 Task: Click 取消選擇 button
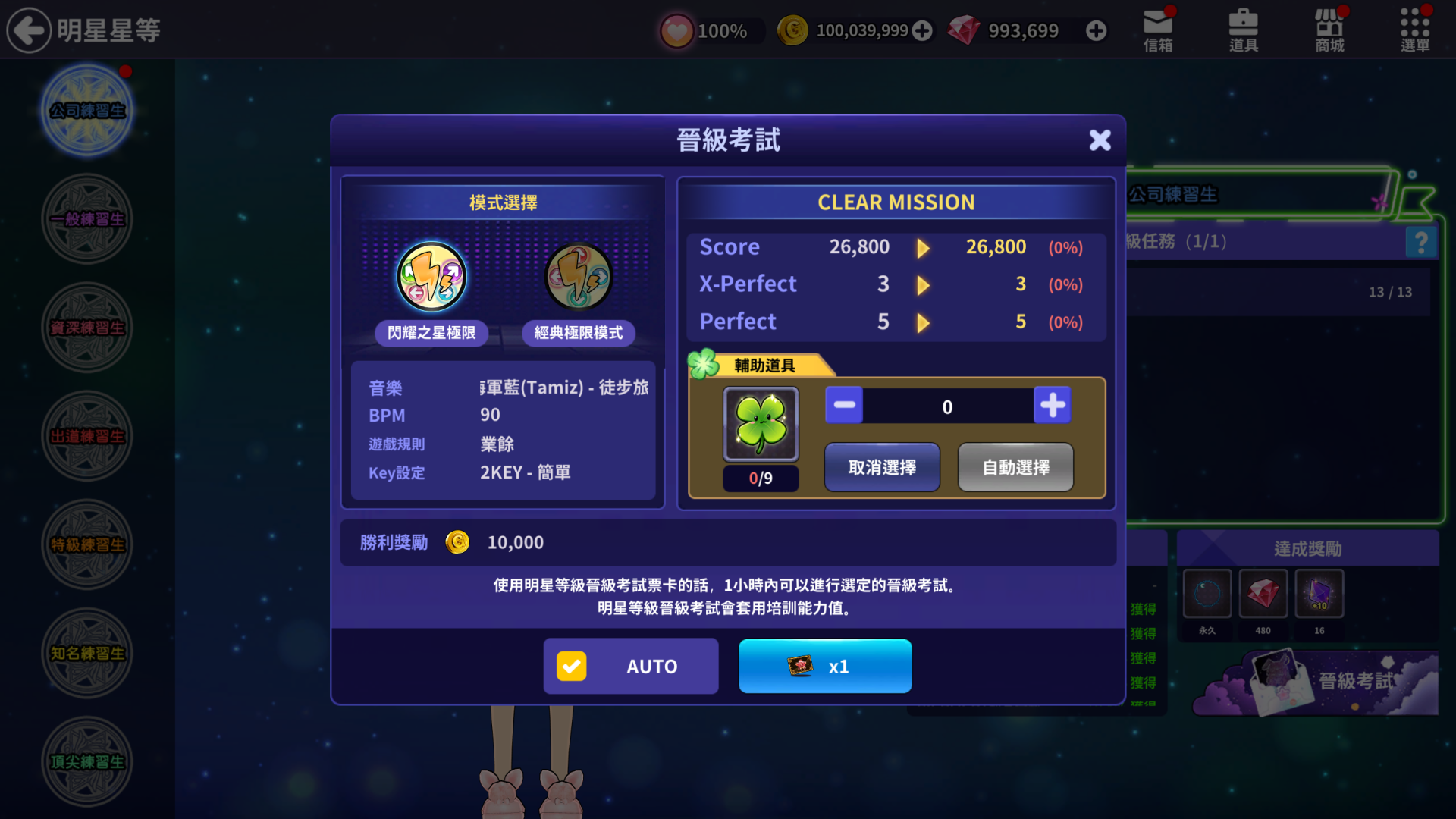pos(882,467)
